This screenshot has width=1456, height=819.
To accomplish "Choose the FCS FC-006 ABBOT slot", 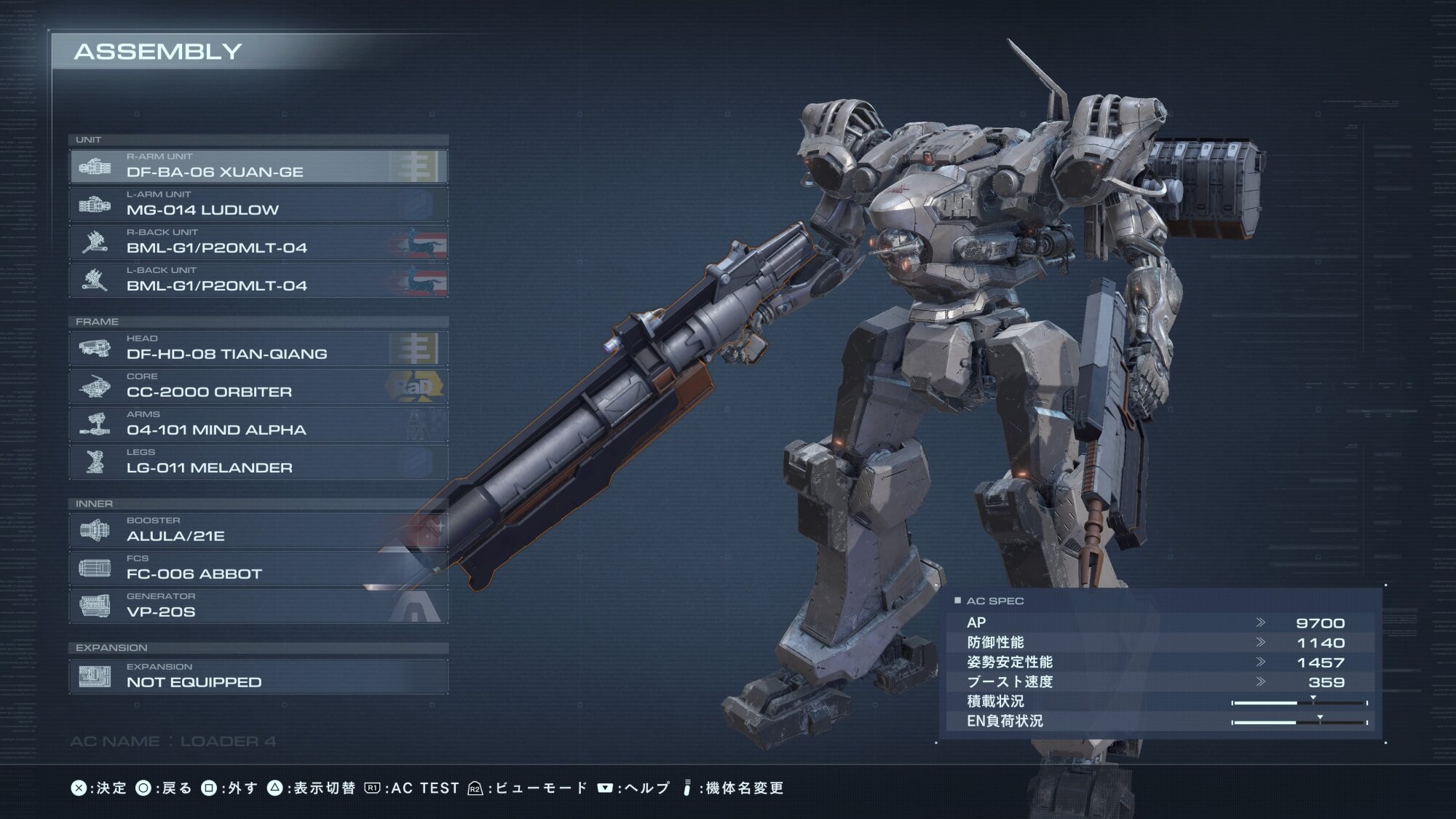I will point(258,568).
